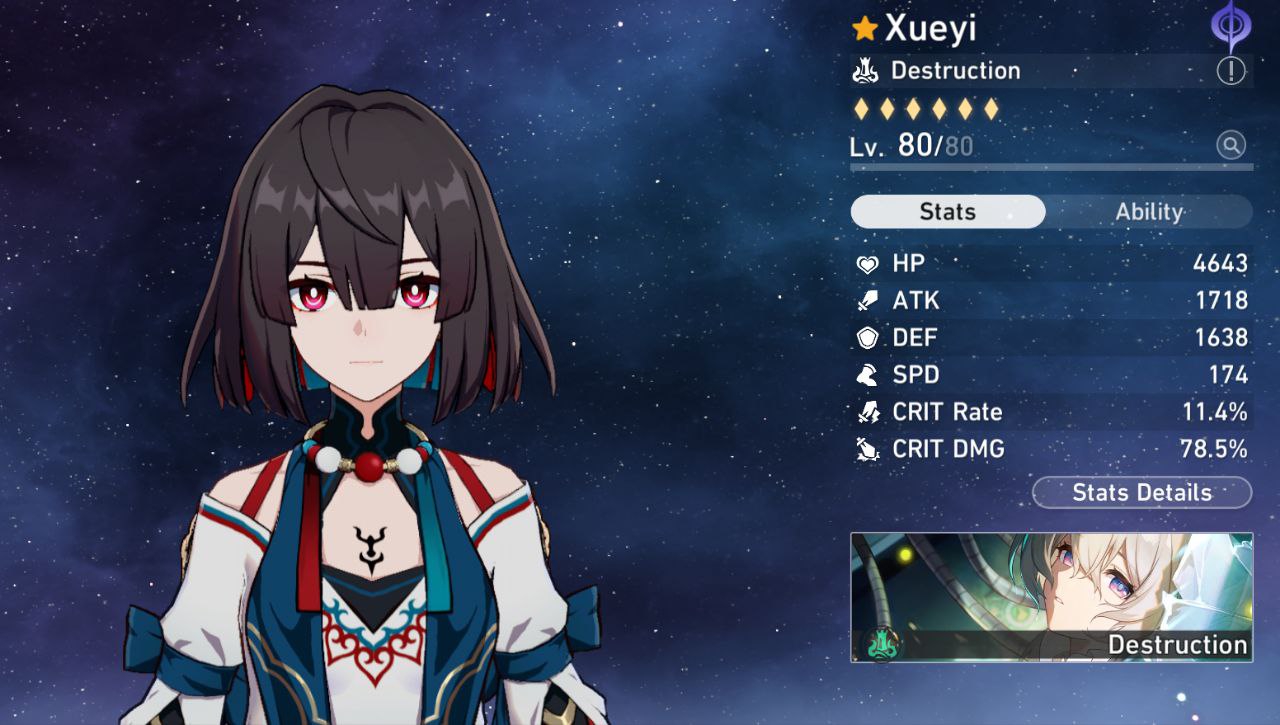Screen dimensions: 1280x725
Task: Select the Stats tab
Action: tap(947, 212)
